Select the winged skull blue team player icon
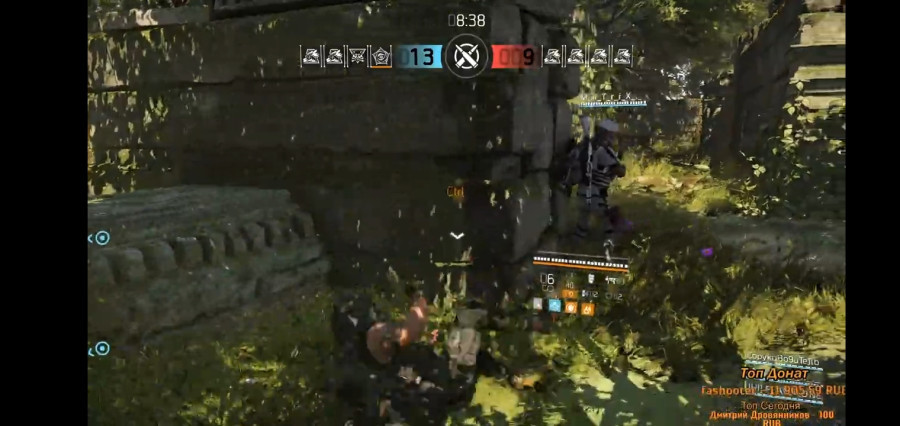This screenshot has width=900, height=426. pyautogui.click(x=357, y=57)
